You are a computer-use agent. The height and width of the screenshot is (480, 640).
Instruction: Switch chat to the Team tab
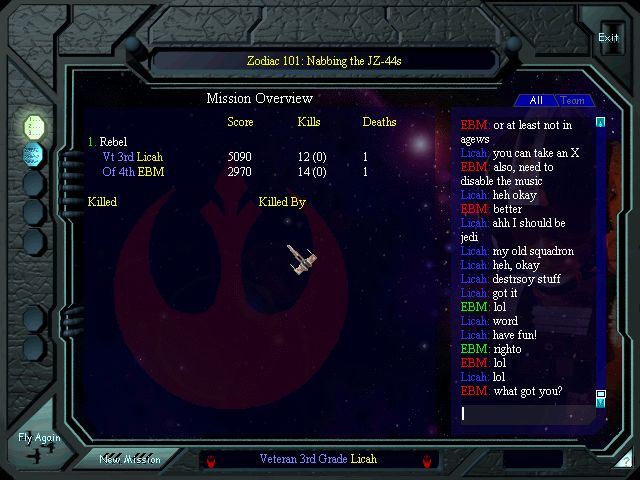572,101
